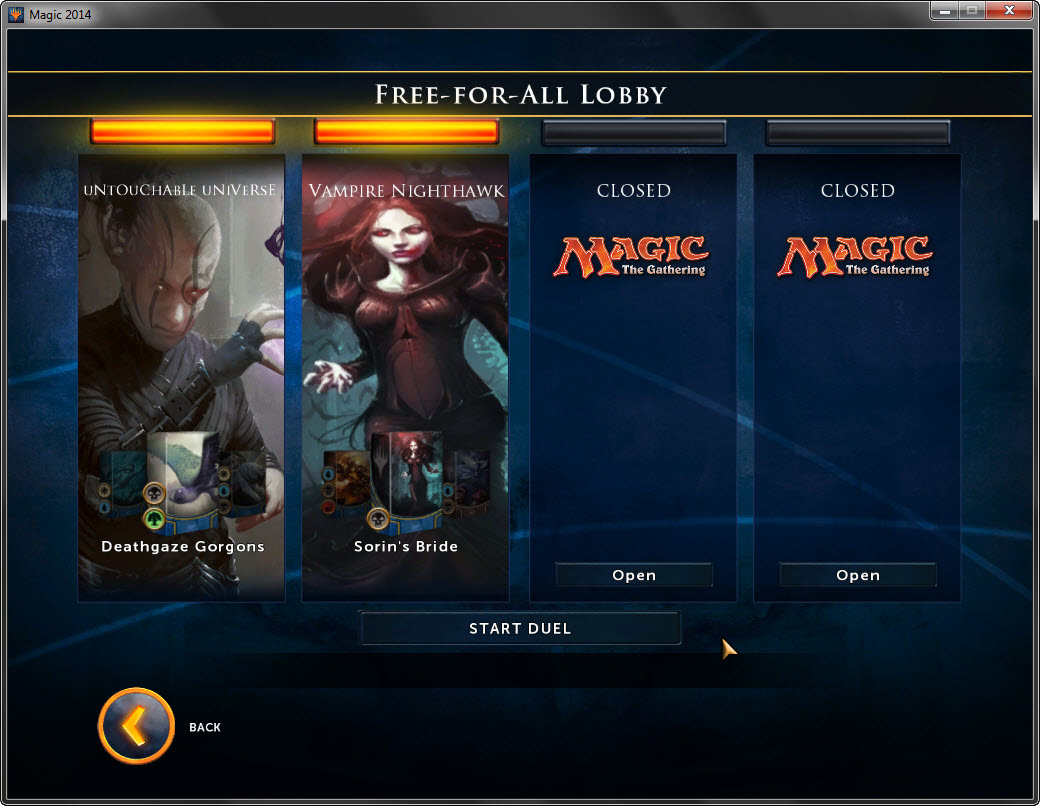The height and width of the screenshot is (806, 1040).
Task: Minimize the Magic 2014 window
Action: pos(943,11)
